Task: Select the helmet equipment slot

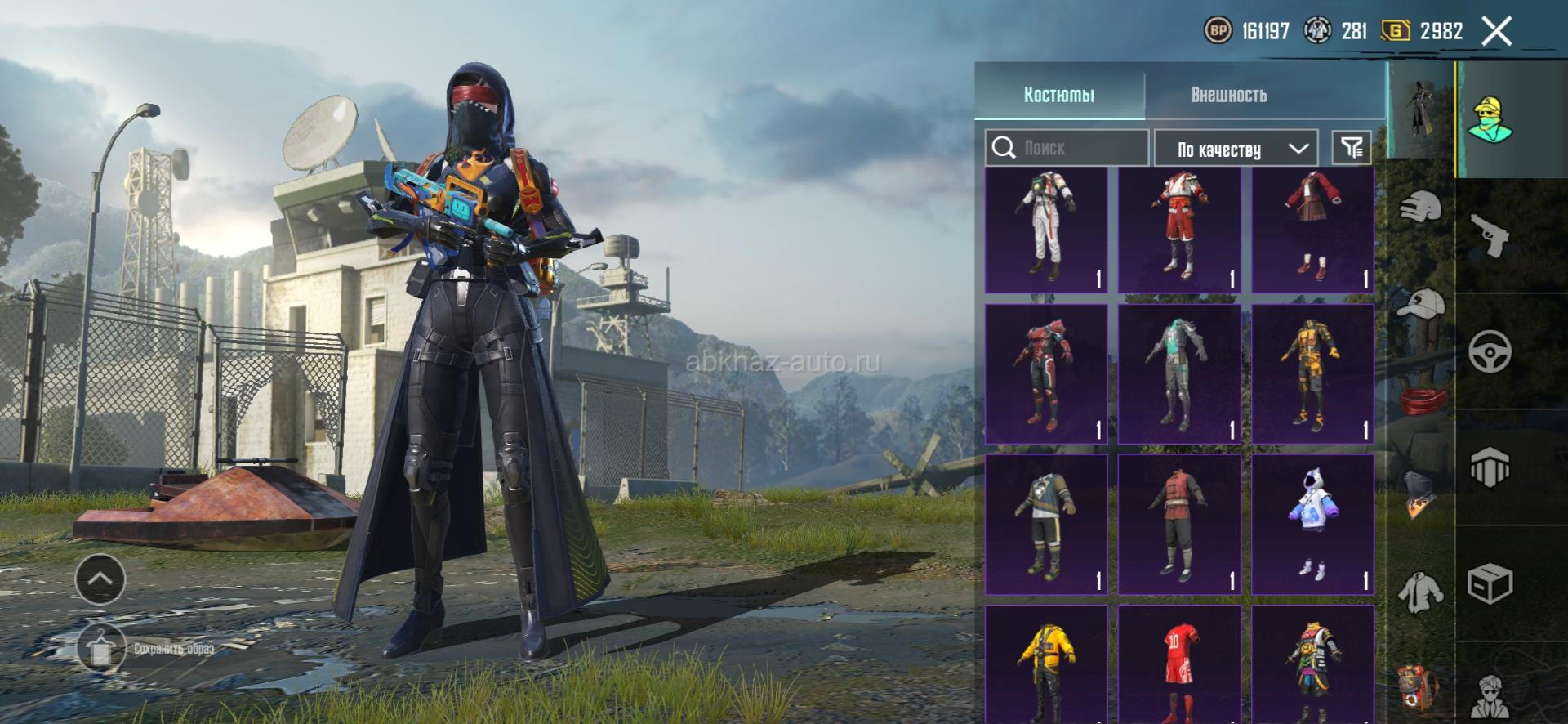Action: pos(1421,207)
